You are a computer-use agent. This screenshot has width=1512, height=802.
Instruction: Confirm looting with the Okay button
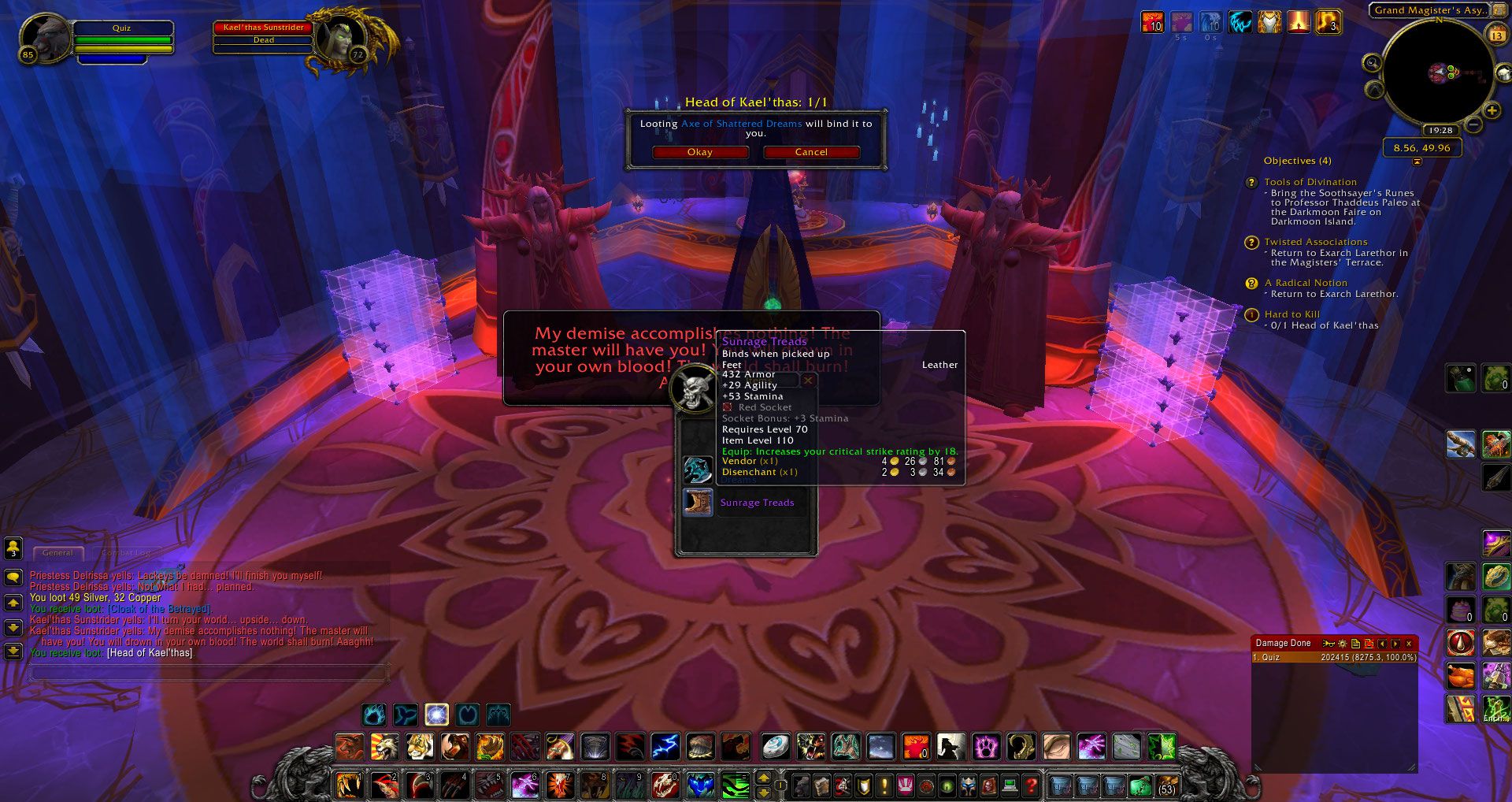[699, 152]
